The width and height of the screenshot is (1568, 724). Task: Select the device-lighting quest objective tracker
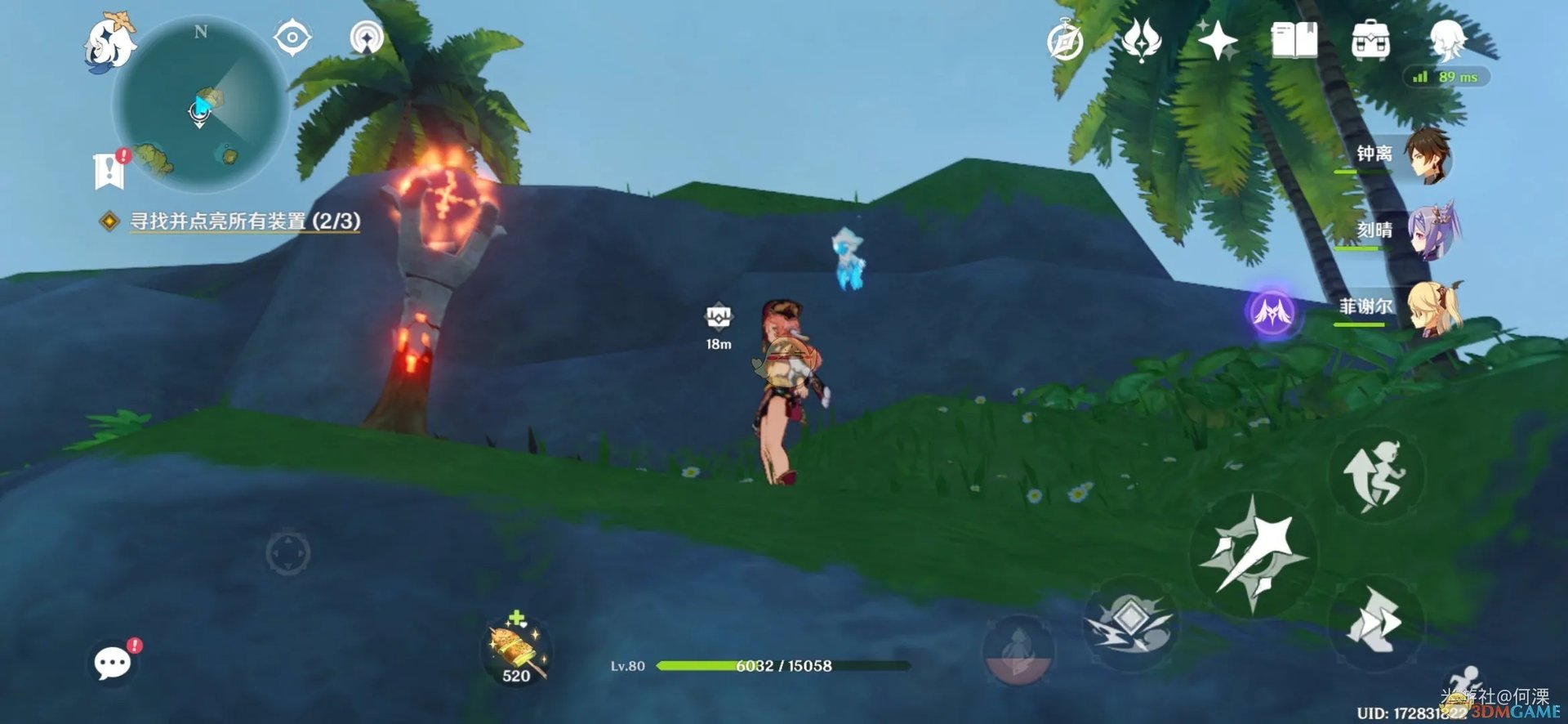(245, 221)
